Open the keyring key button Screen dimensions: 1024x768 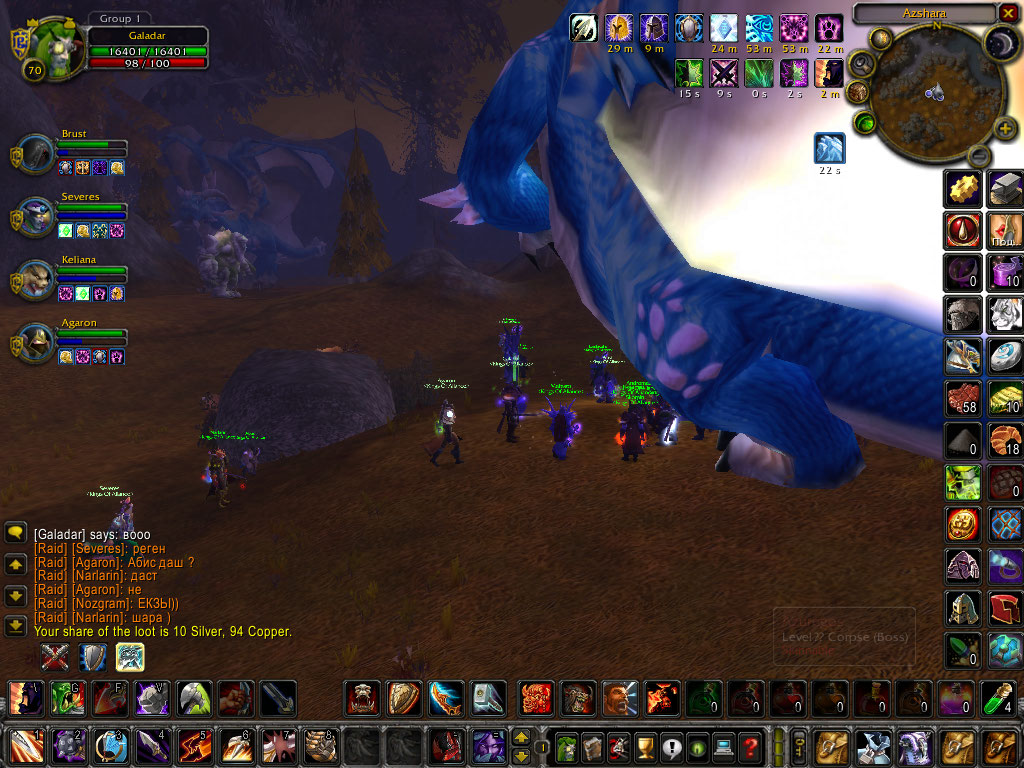coord(800,746)
